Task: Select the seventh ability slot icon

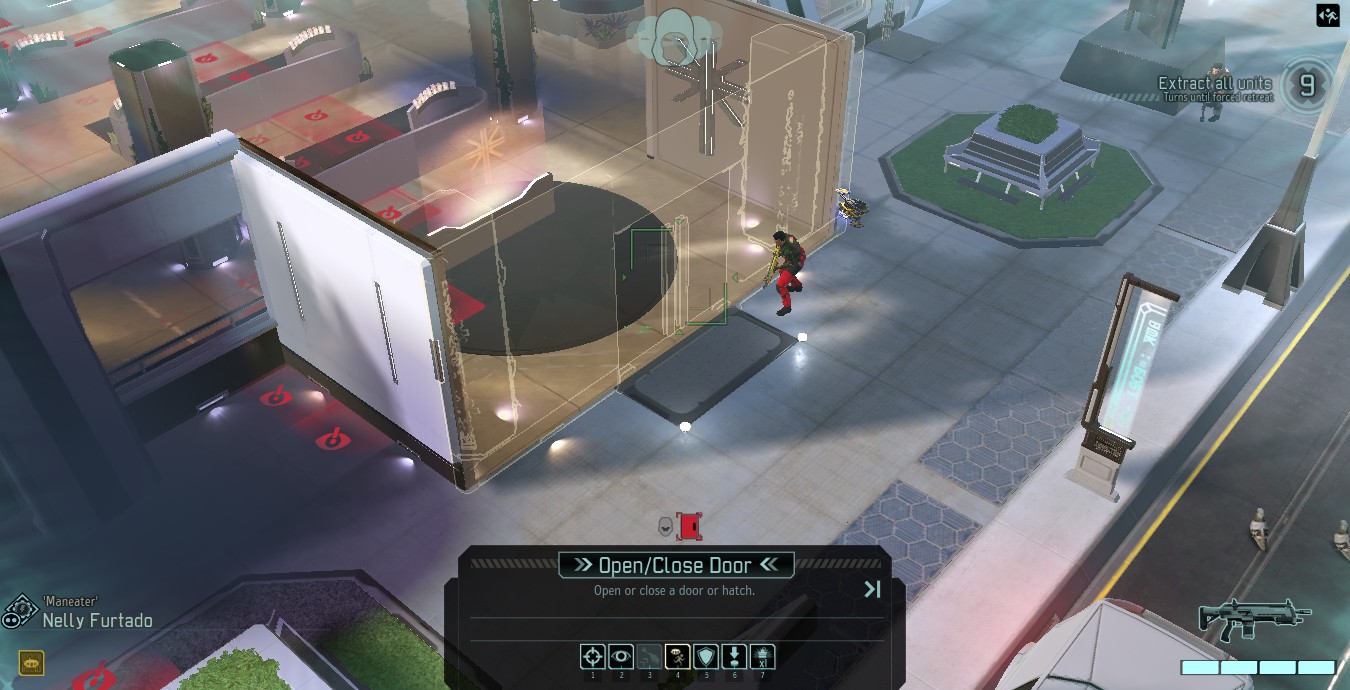Action: pos(762,656)
